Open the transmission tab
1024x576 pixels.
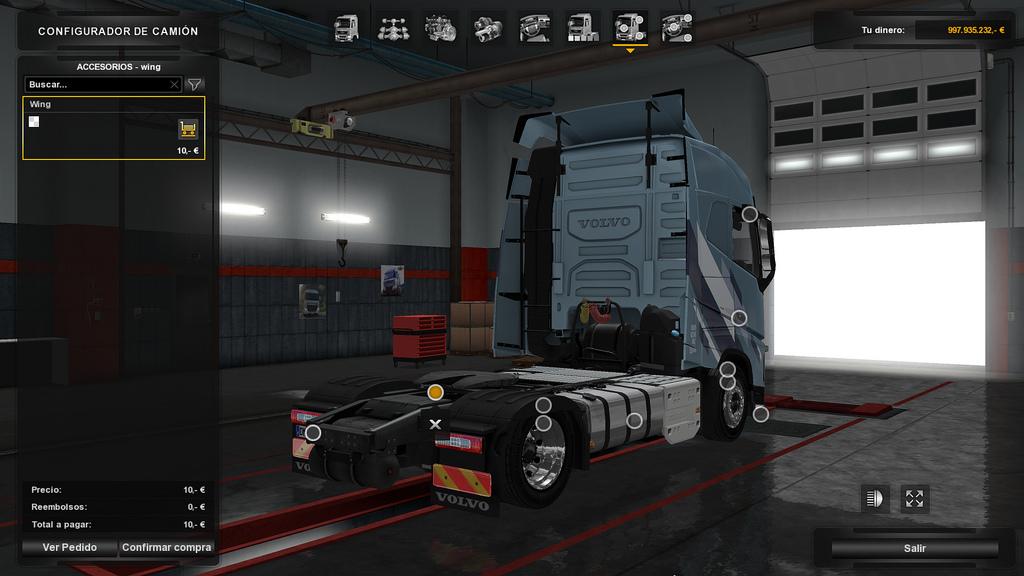pyautogui.click(x=487, y=27)
